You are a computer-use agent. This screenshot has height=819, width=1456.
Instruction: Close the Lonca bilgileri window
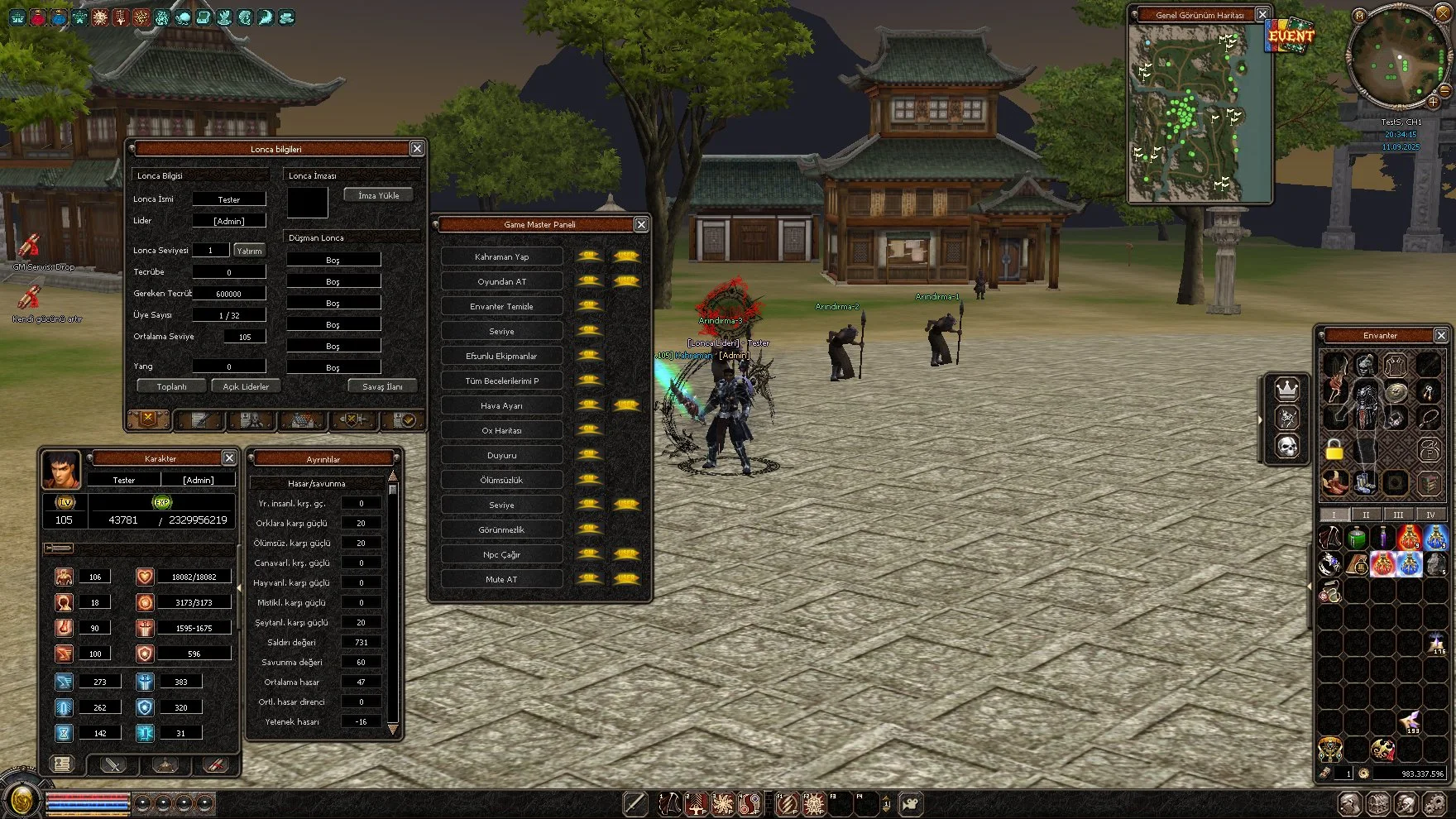click(417, 148)
